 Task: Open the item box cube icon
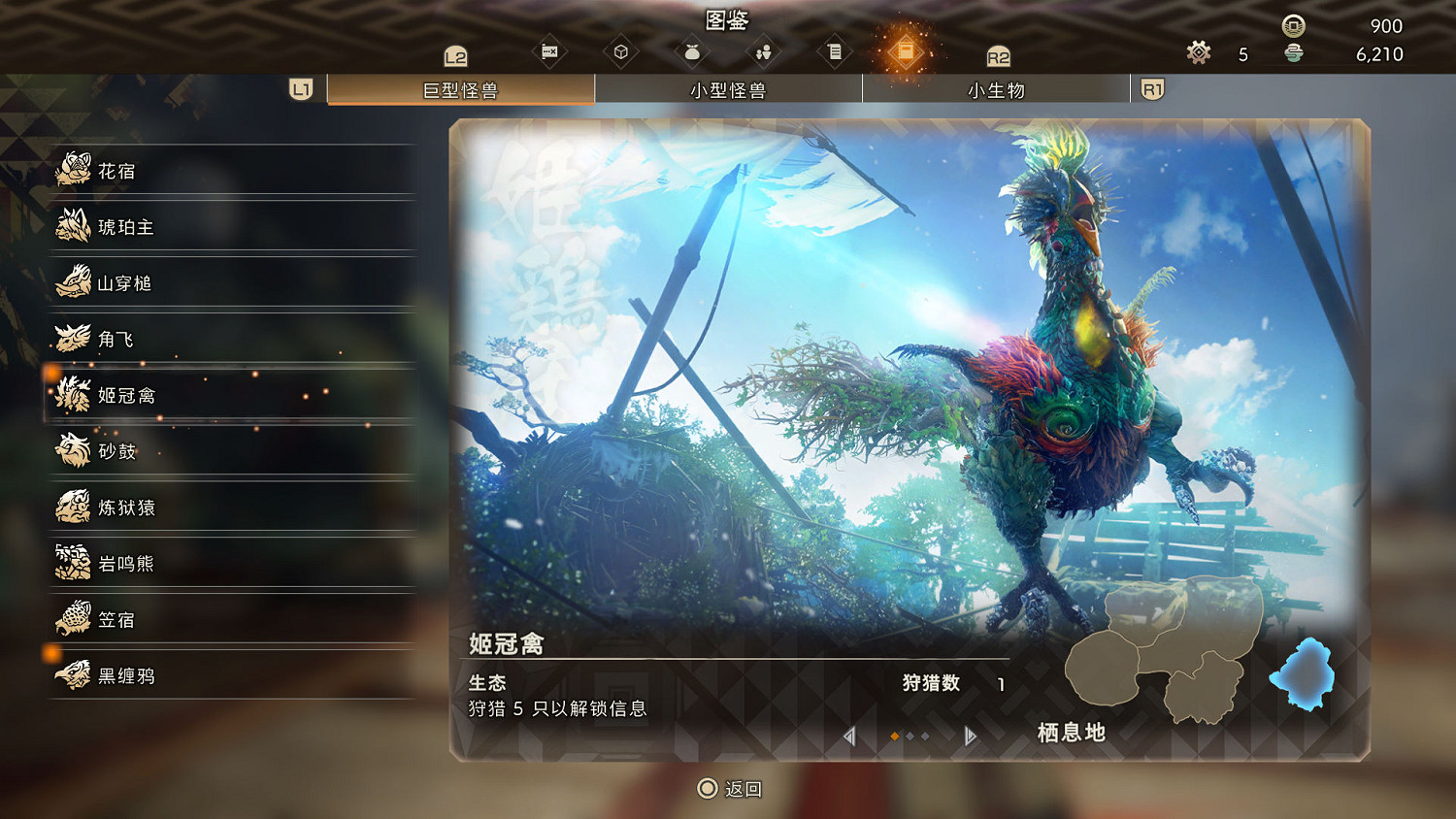click(621, 50)
